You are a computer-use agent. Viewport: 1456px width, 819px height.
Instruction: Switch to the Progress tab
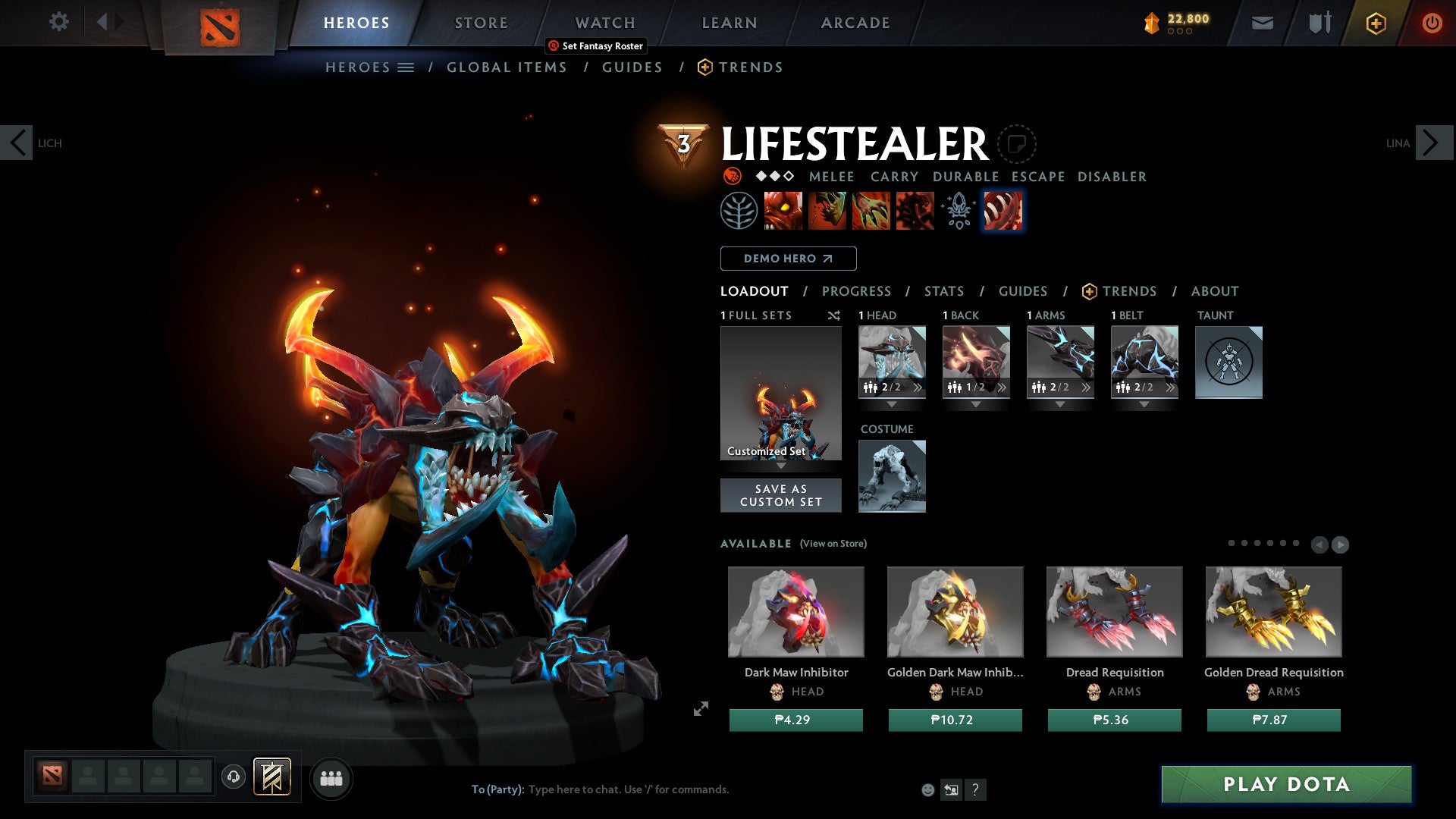click(857, 291)
